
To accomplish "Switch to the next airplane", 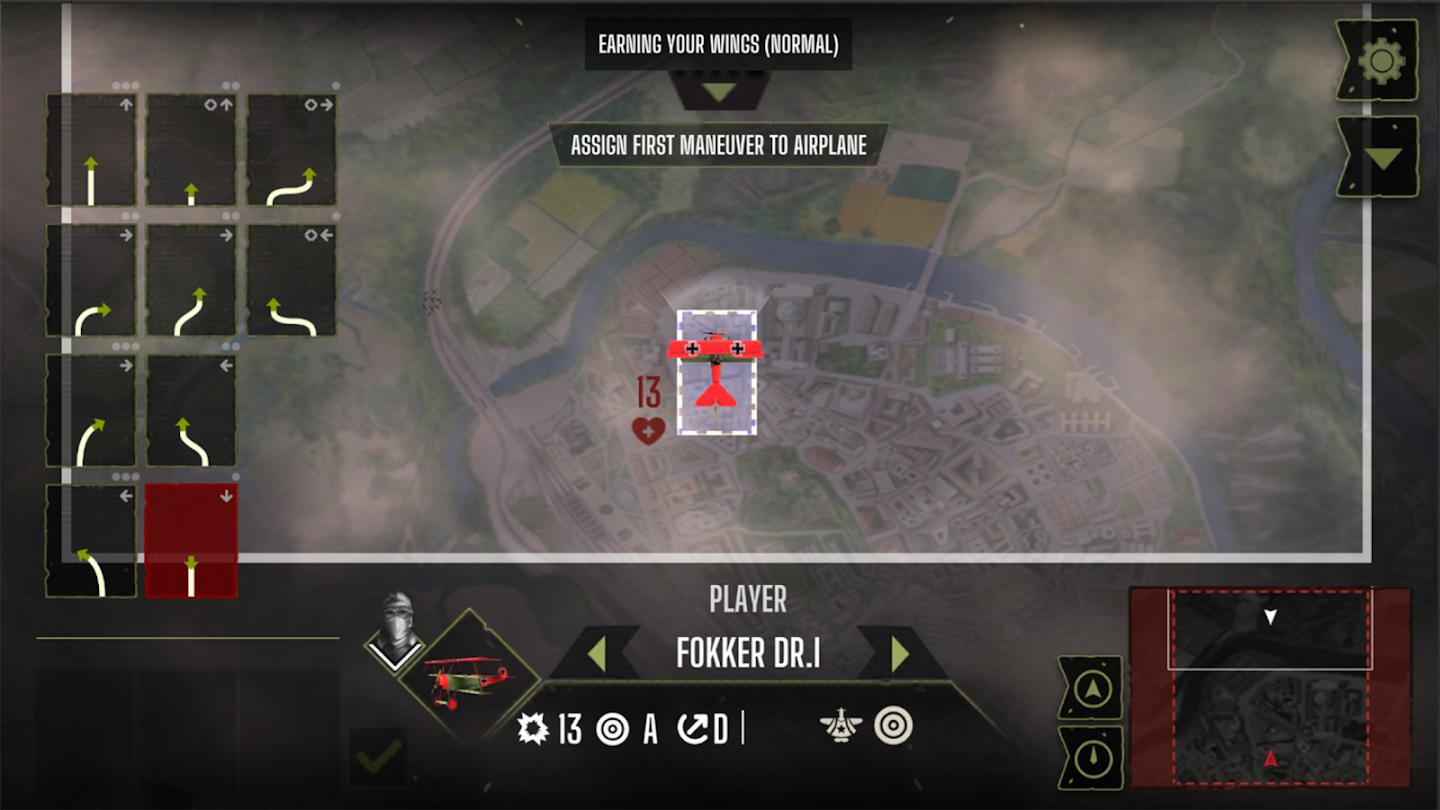I will coord(900,654).
